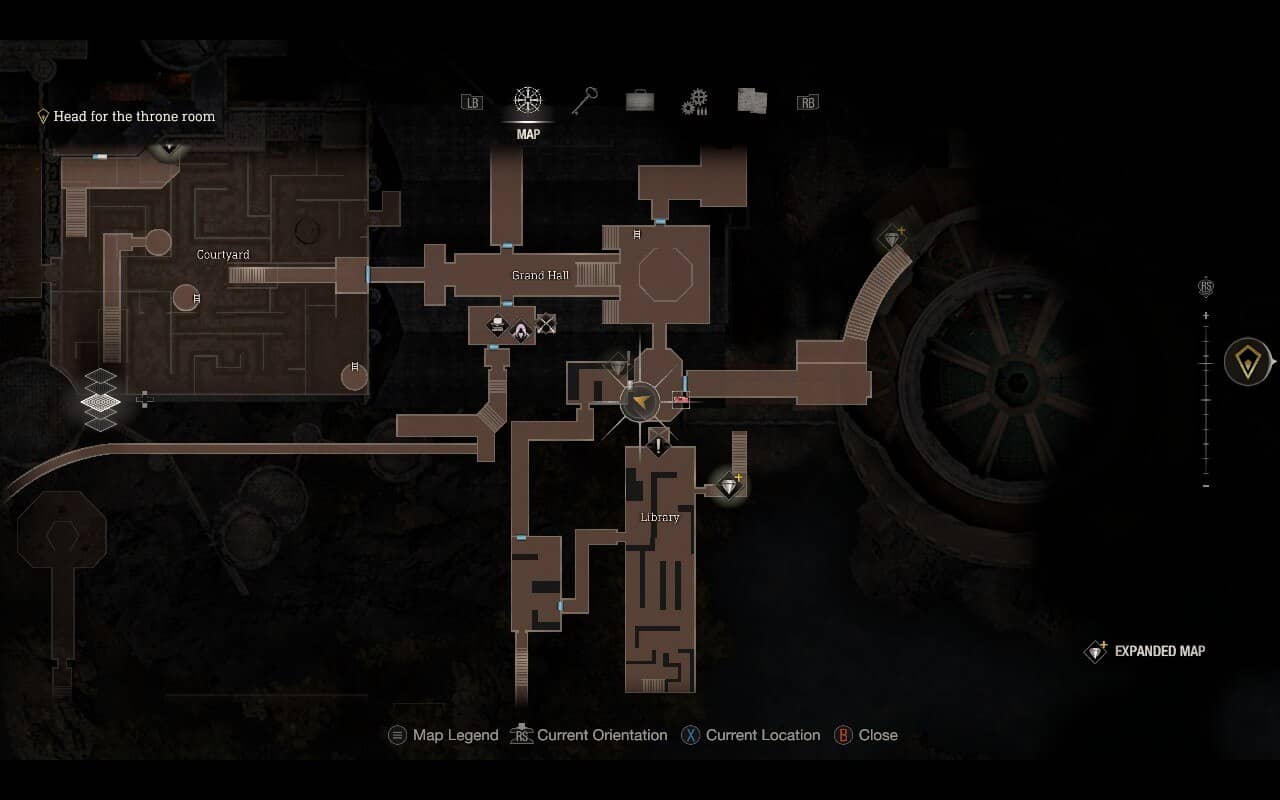1280x800 pixels.
Task: Select the typewriter save point marker near Grand Hall
Action: tap(496, 323)
